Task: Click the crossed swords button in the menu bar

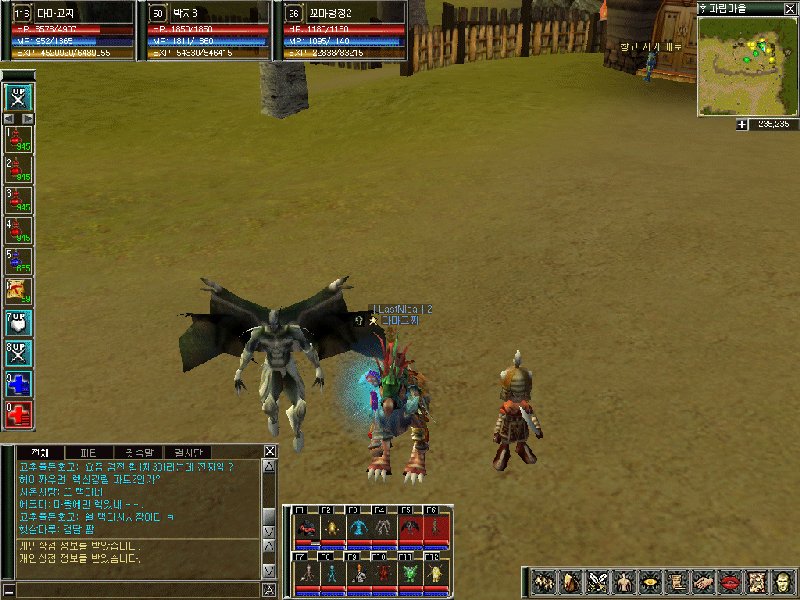Action: point(597,581)
